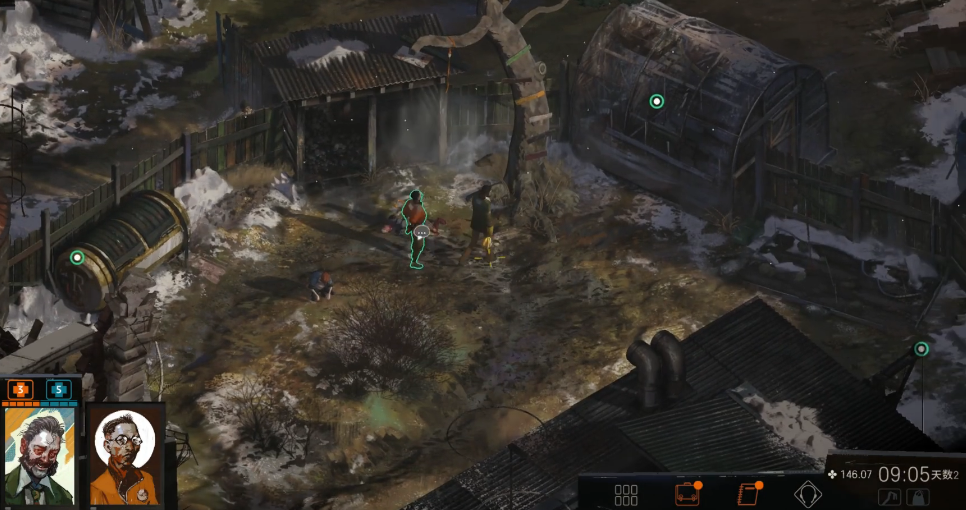Select Kim's portrait with glasses
The image size is (966, 510).
click(125, 454)
